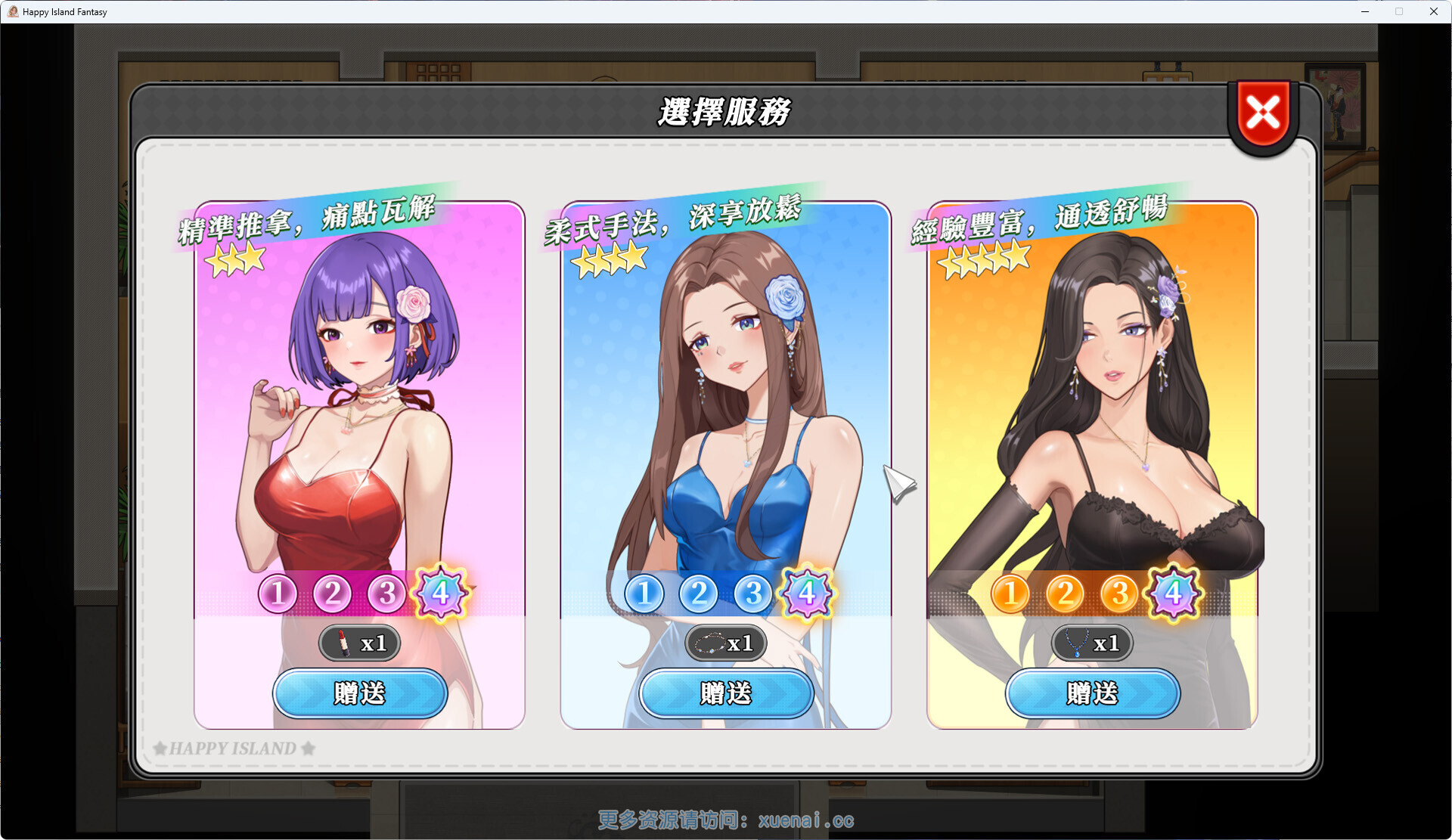Image resolution: width=1452 pixels, height=840 pixels.
Task: Select stage 2 on the pink card
Action: (332, 594)
